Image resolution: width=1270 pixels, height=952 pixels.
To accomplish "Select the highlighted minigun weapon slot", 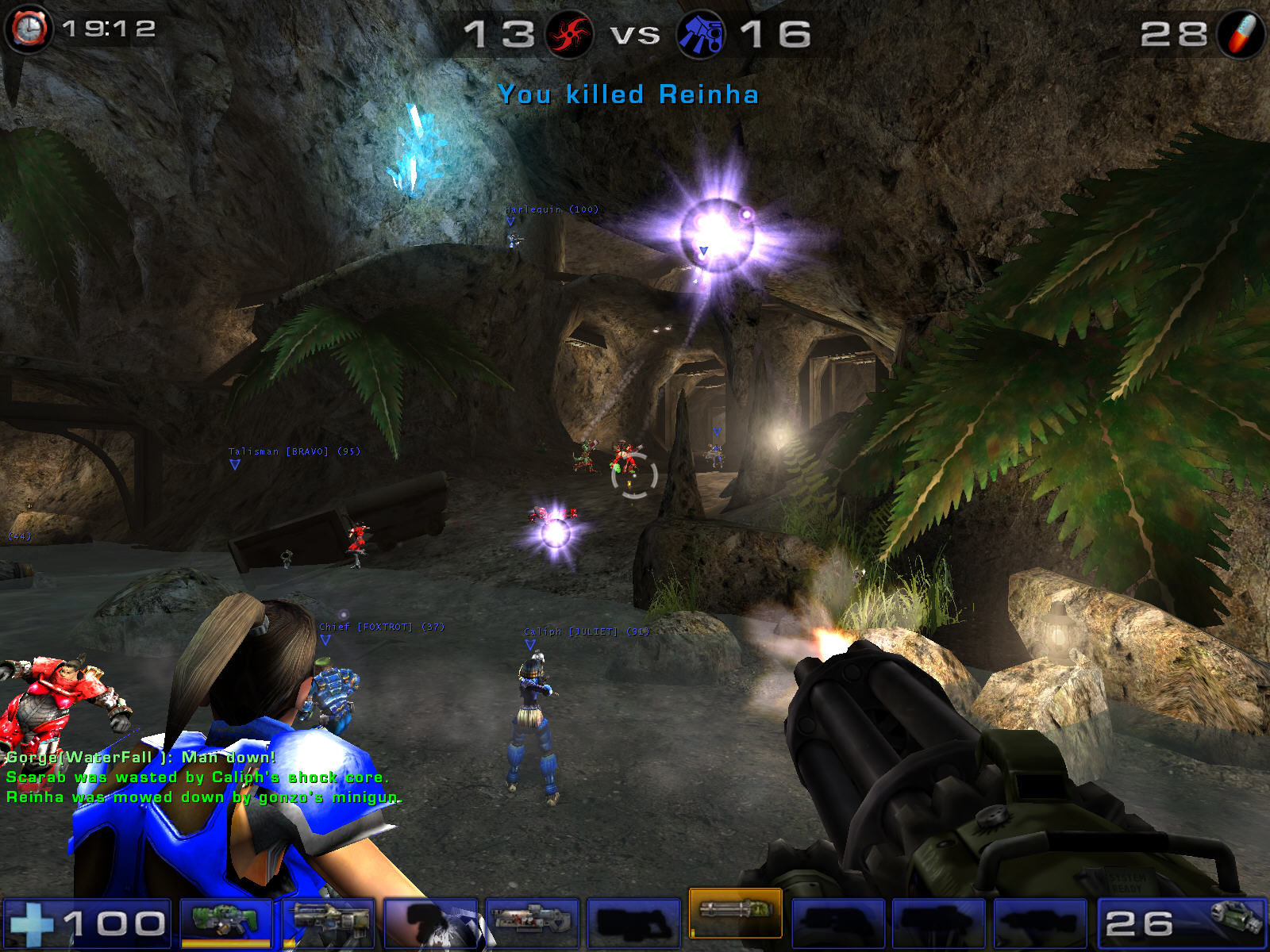I will click(x=735, y=912).
